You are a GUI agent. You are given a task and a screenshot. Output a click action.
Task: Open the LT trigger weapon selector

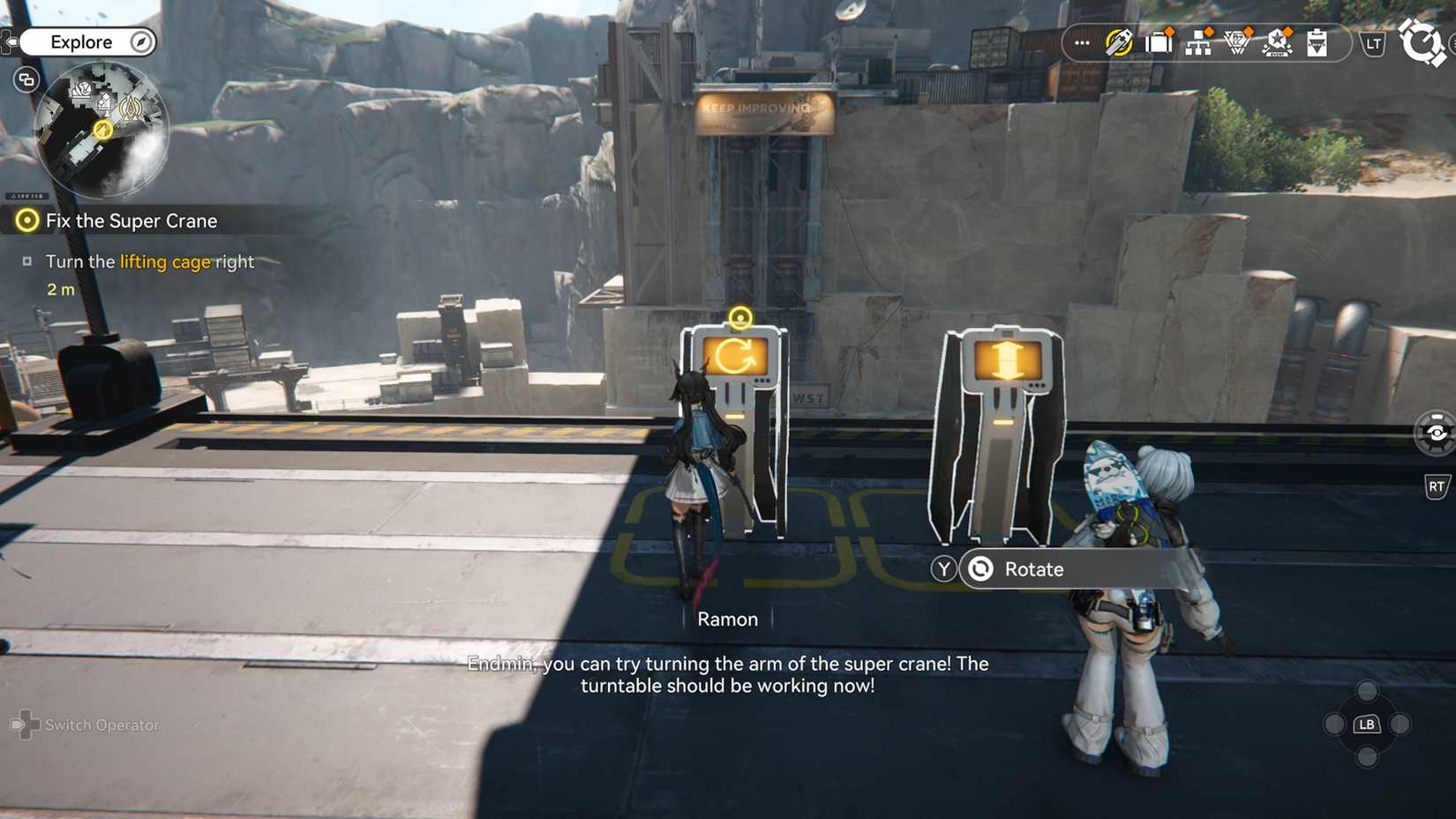(1374, 41)
